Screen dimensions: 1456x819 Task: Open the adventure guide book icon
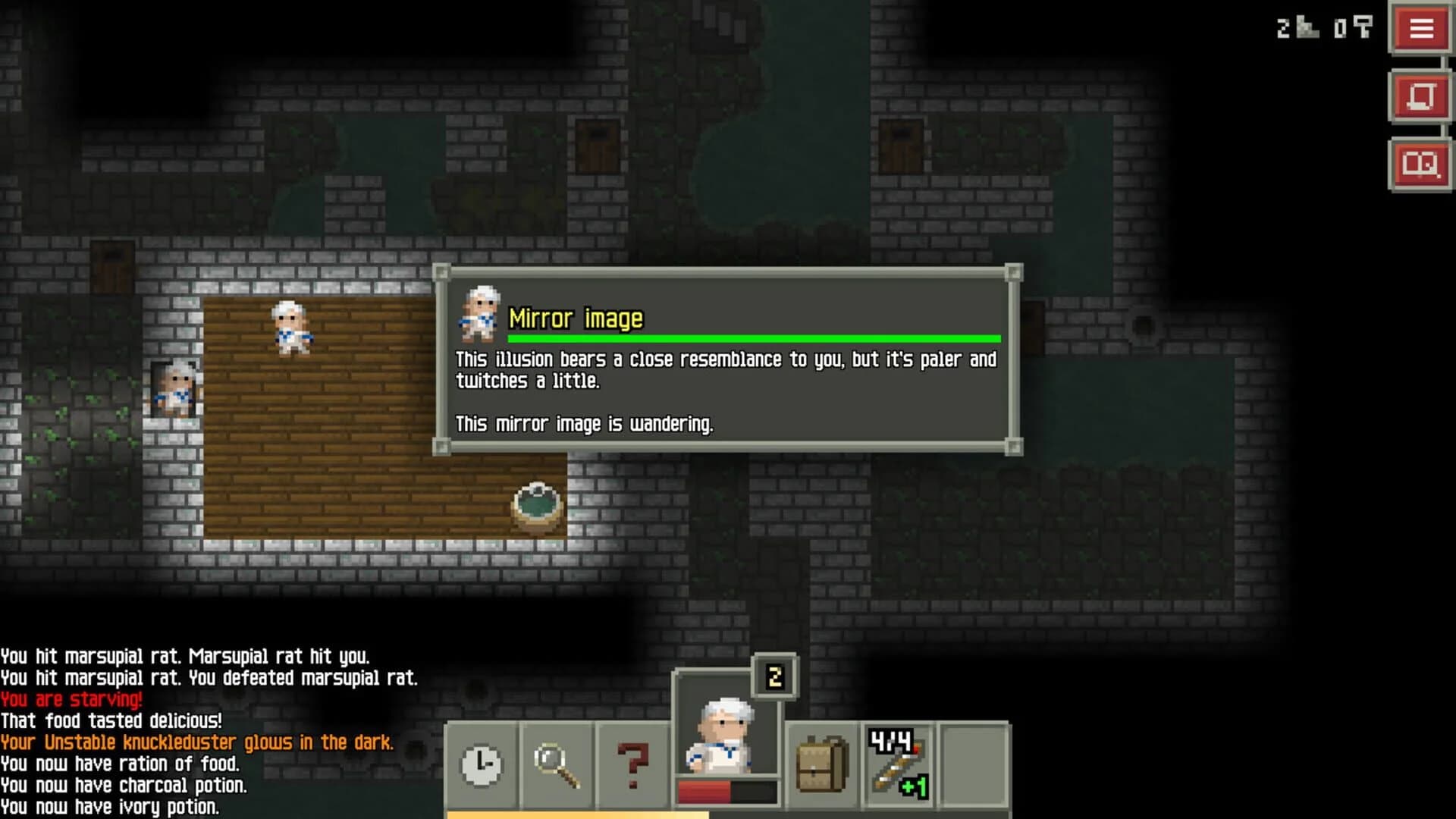point(1421,163)
